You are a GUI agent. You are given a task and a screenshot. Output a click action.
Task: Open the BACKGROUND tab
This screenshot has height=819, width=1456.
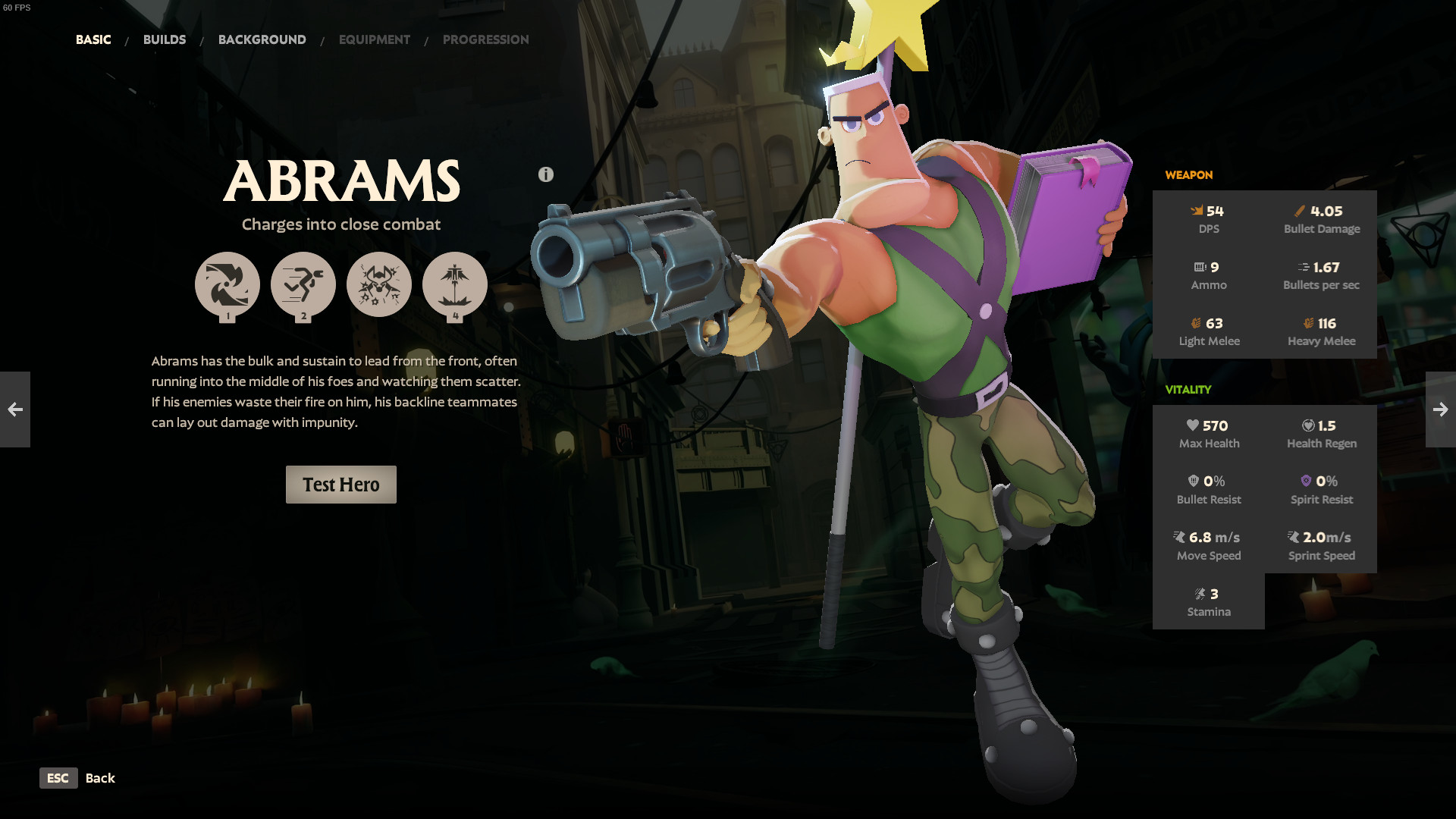pyautogui.click(x=262, y=39)
